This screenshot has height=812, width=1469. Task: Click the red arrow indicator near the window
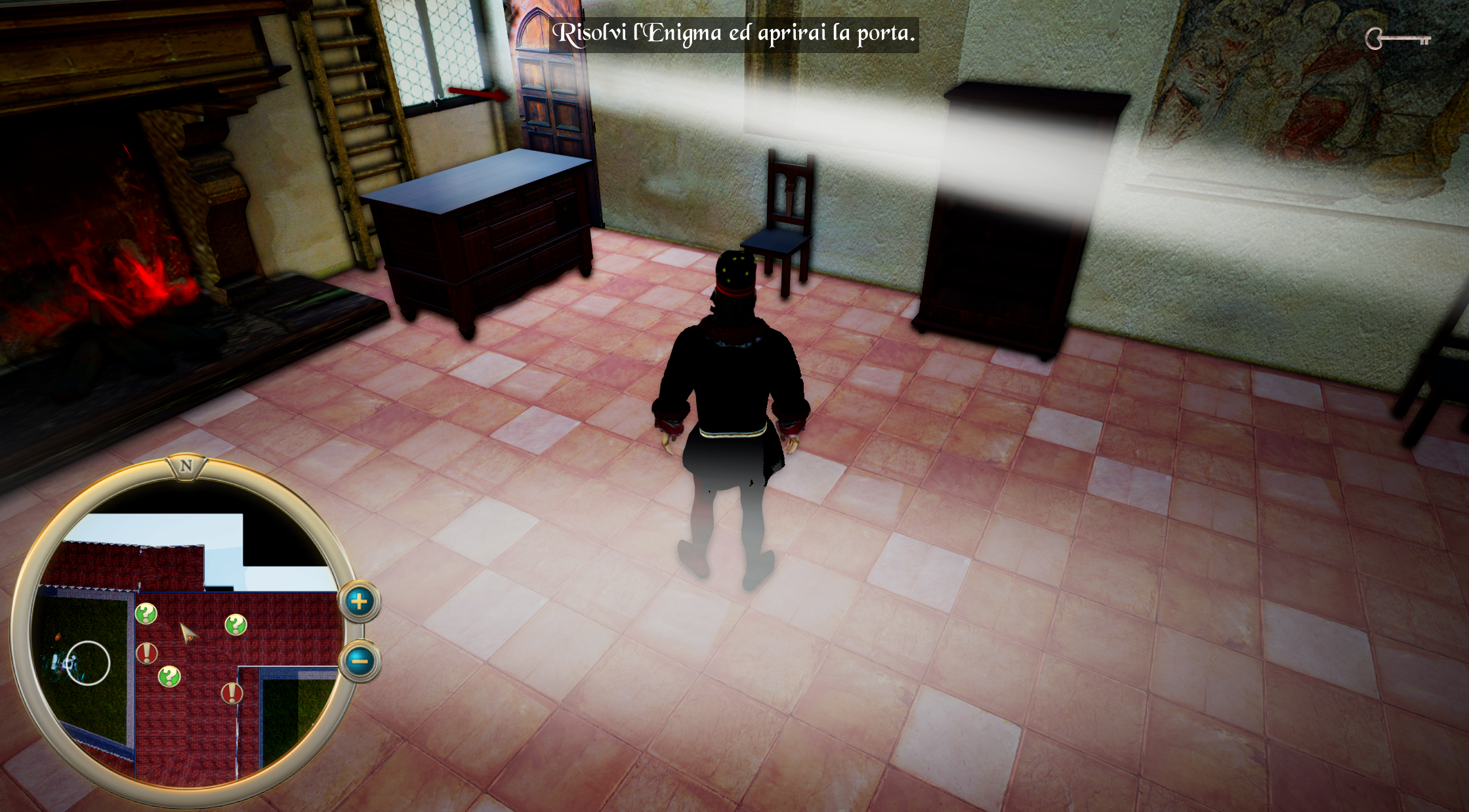478,95
